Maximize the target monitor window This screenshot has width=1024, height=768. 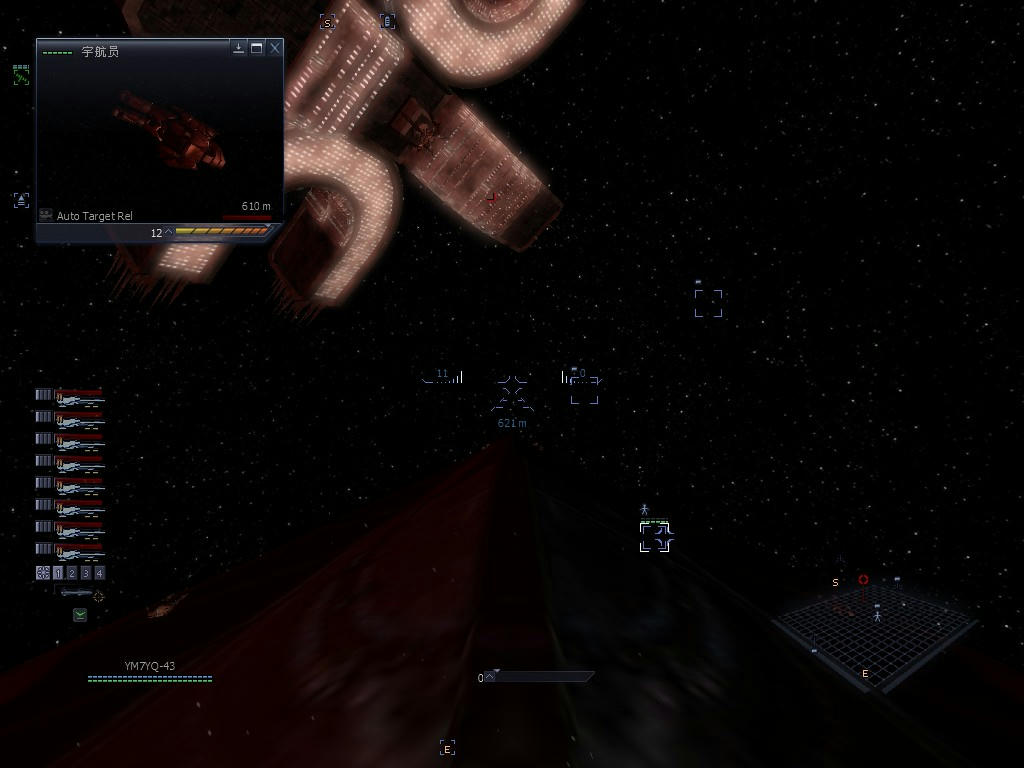point(257,48)
